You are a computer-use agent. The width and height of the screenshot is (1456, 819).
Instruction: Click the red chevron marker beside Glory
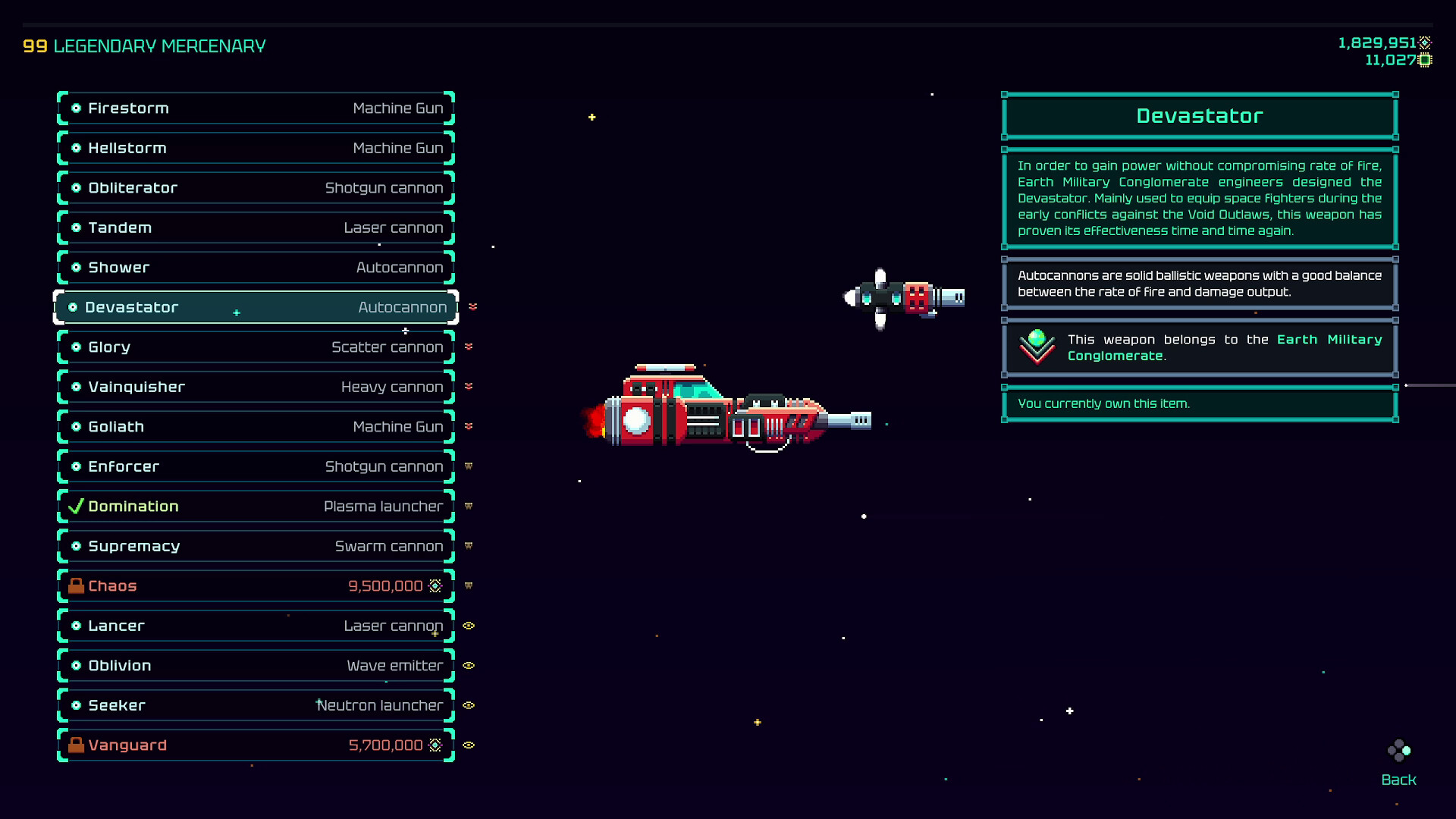(469, 347)
